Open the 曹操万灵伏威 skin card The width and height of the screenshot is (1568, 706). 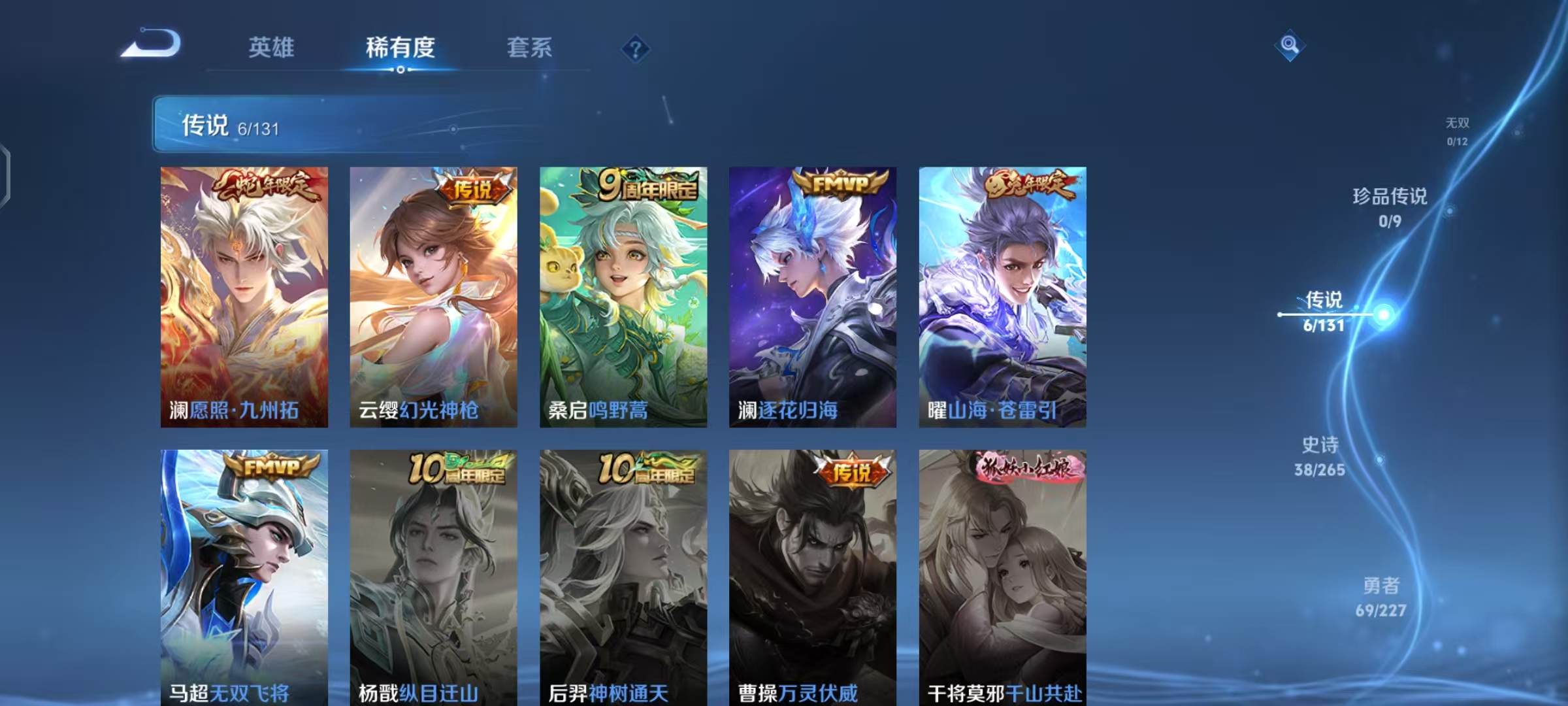812,575
